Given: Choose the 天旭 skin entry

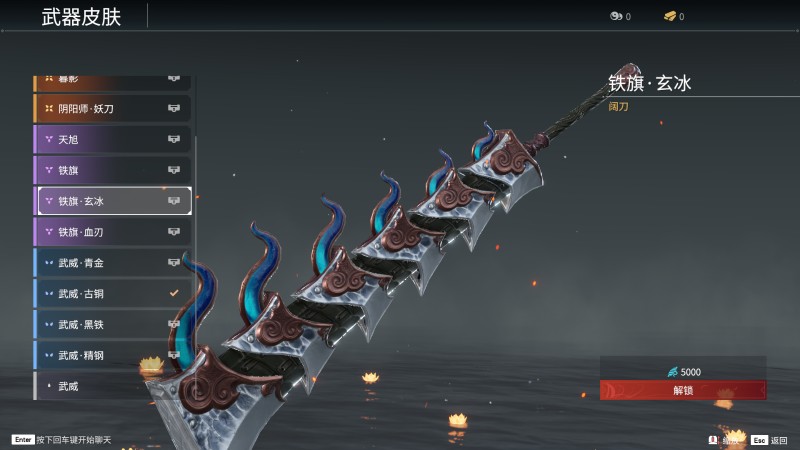Looking at the screenshot, I should pyautogui.click(x=112, y=139).
